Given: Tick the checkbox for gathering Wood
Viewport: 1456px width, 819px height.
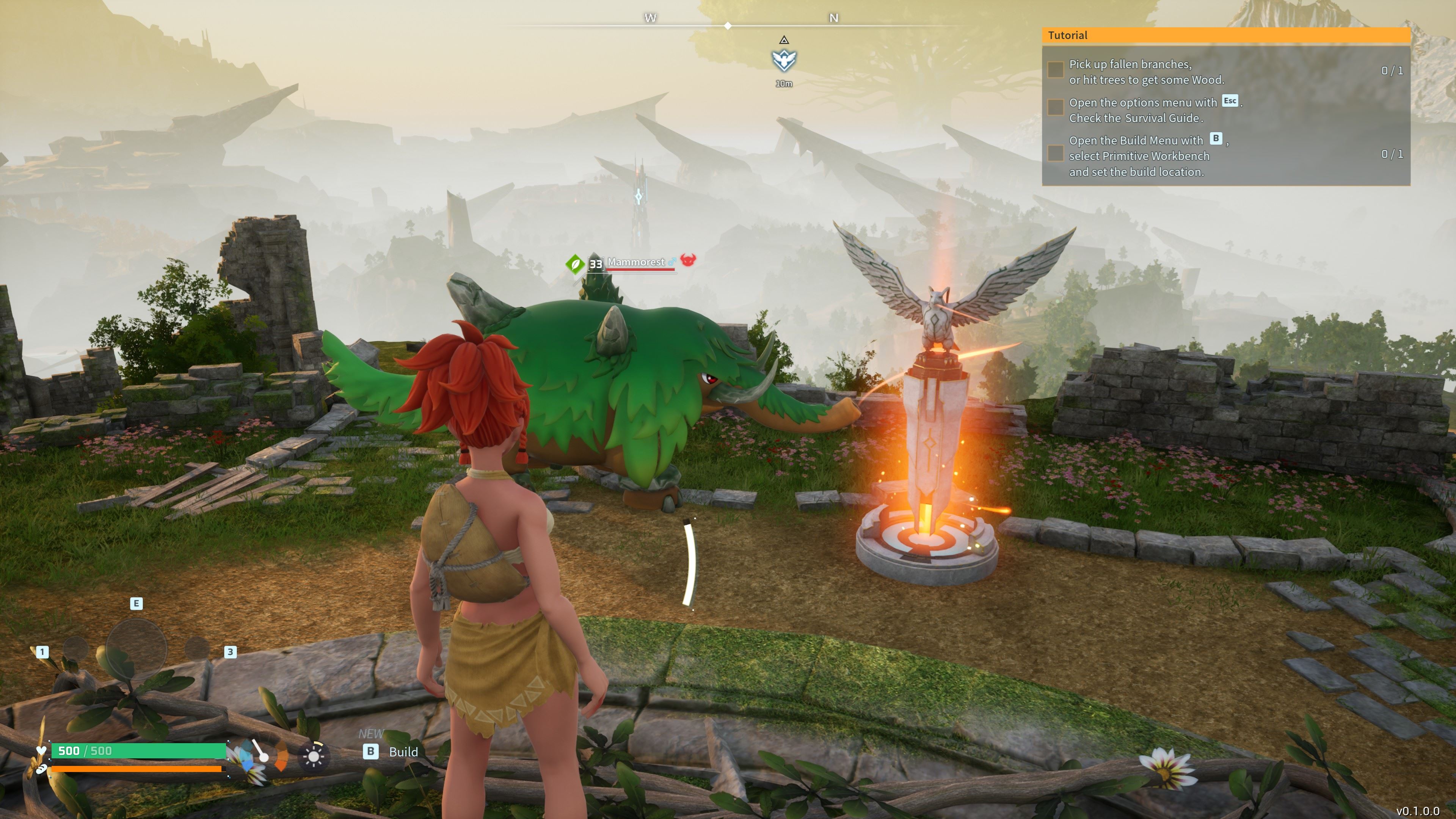Looking at the screenshot, I should click(x=1055, y=70).
